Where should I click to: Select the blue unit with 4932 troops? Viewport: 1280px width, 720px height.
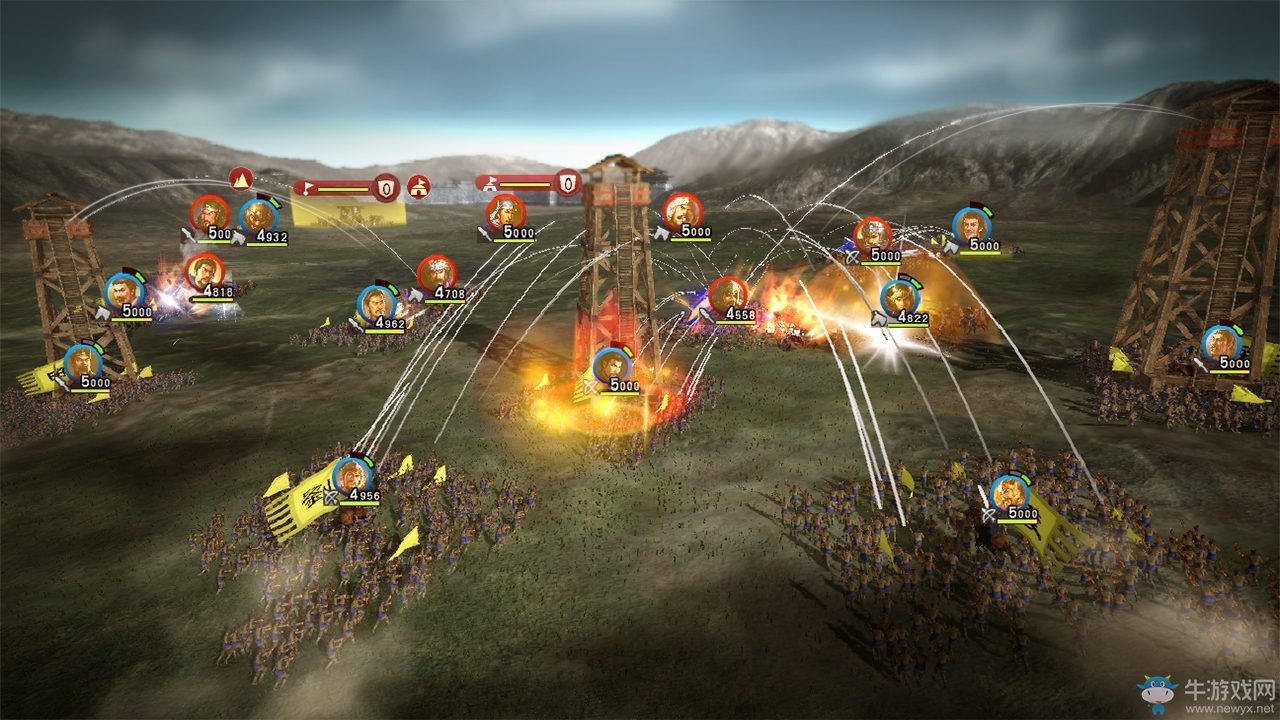click(259, 217)
